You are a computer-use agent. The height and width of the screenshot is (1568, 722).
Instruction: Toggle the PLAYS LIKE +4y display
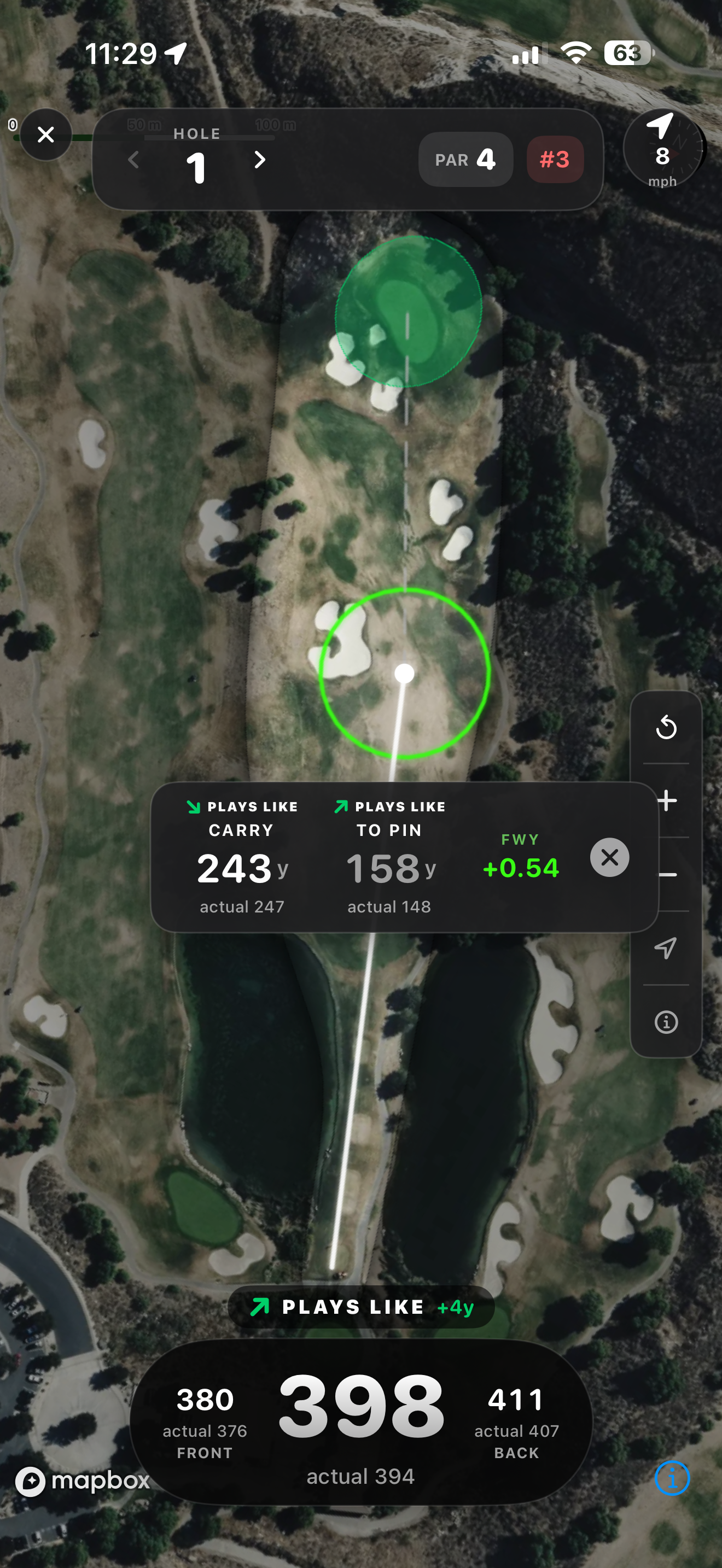361,1305
